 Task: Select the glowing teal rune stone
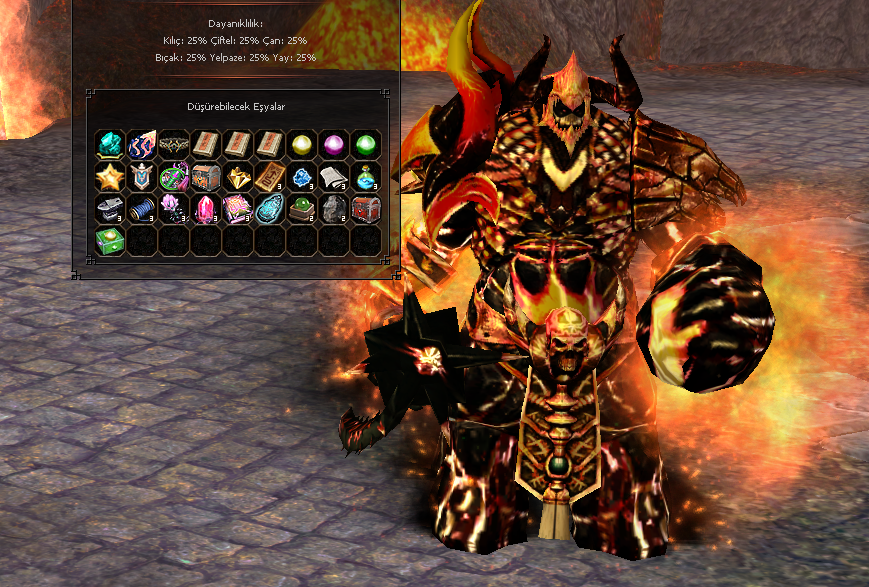click(270, 209)
